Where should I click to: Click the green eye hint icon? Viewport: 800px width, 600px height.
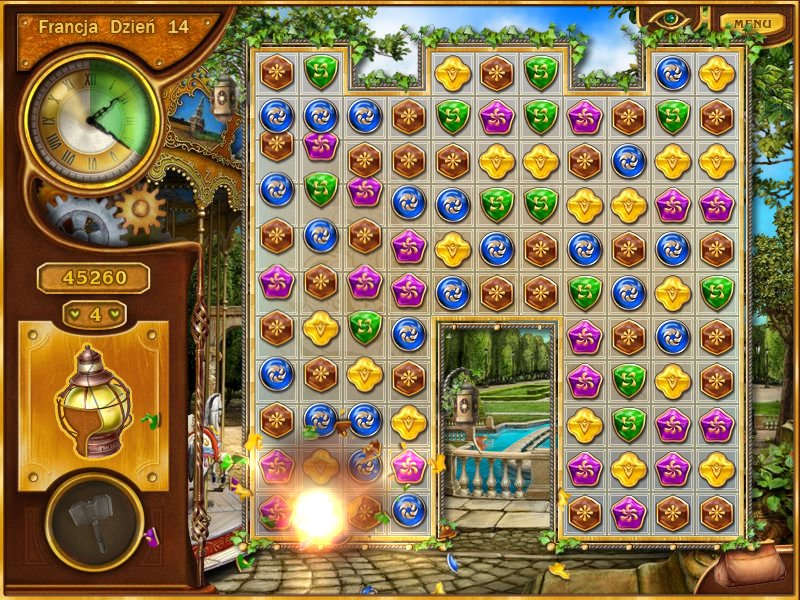[x=666, y=18]
